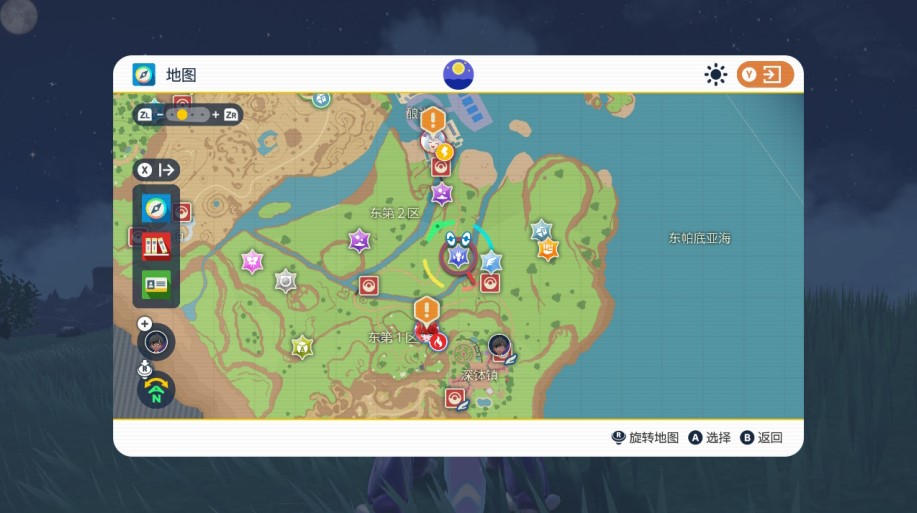
Task: Select the yellow lightning bolt gym marker
Action: tap(443, 153)
